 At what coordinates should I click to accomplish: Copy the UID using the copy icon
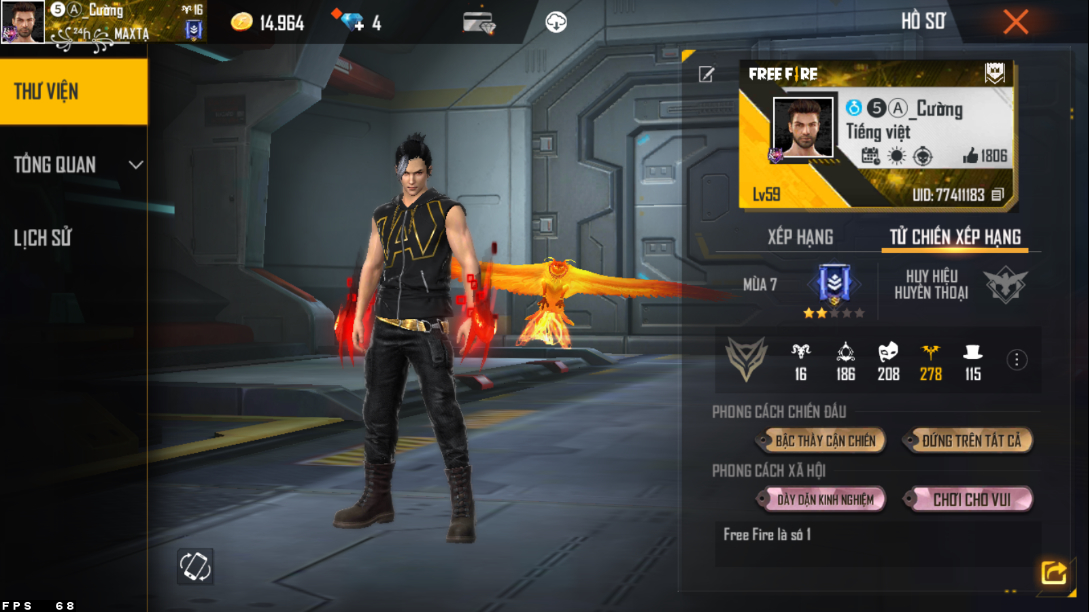(998, 195)
